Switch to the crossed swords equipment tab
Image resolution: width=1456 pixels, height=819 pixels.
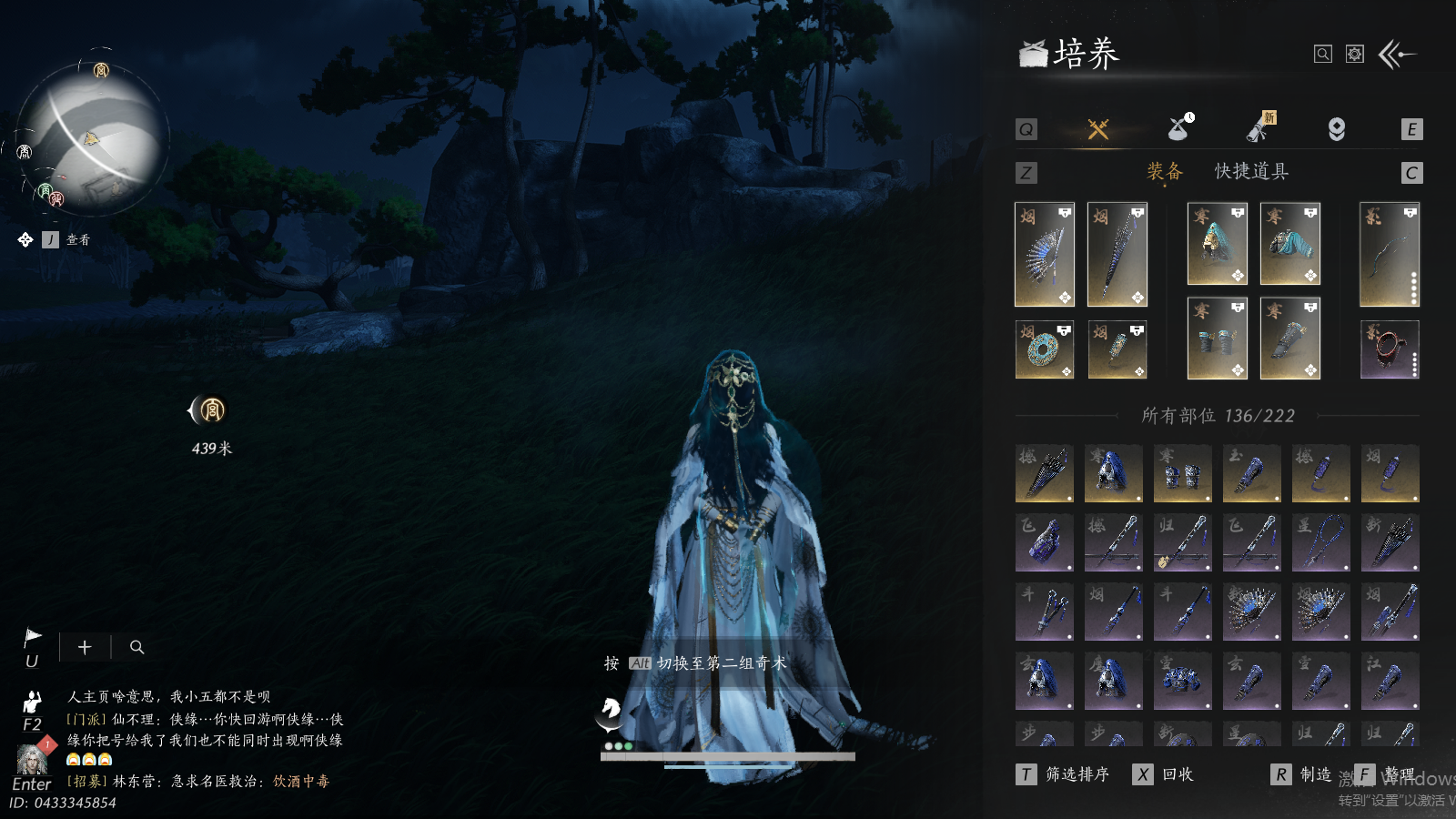coord(1098,129)
